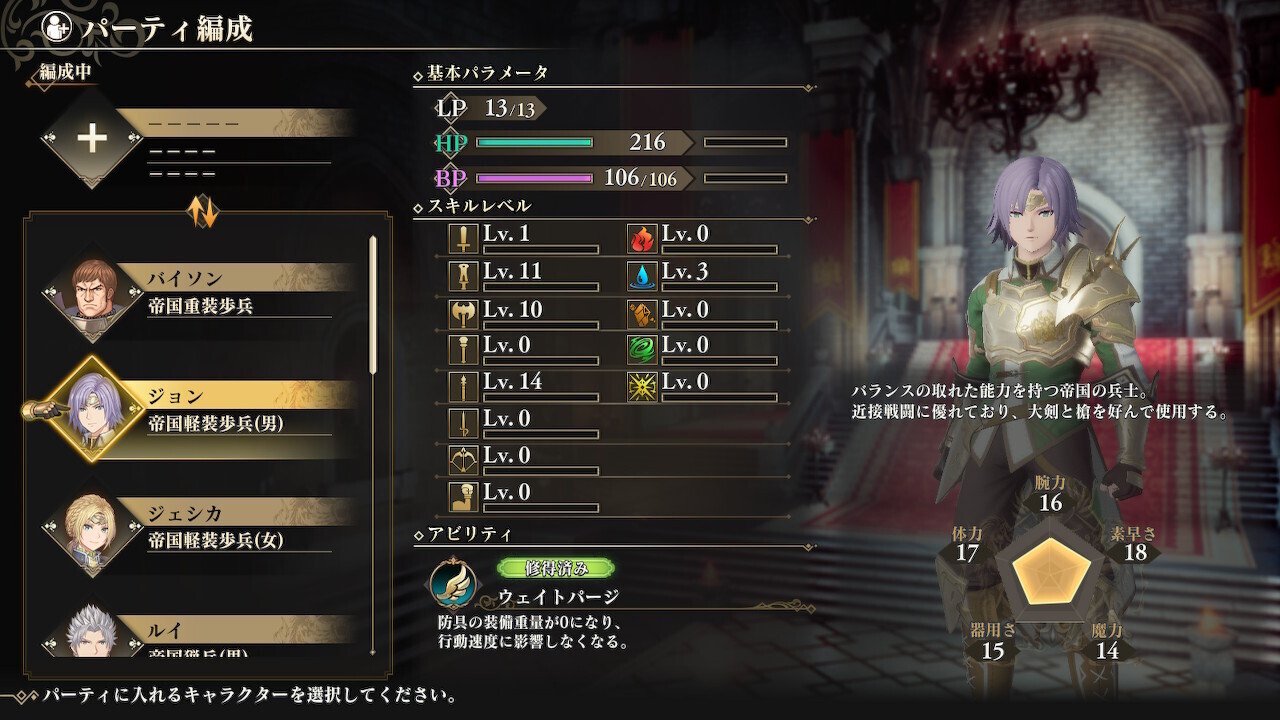This screenshot has height=720, width=1280.
Task: Click the fire magic skill icon
Action: (642, 238)
